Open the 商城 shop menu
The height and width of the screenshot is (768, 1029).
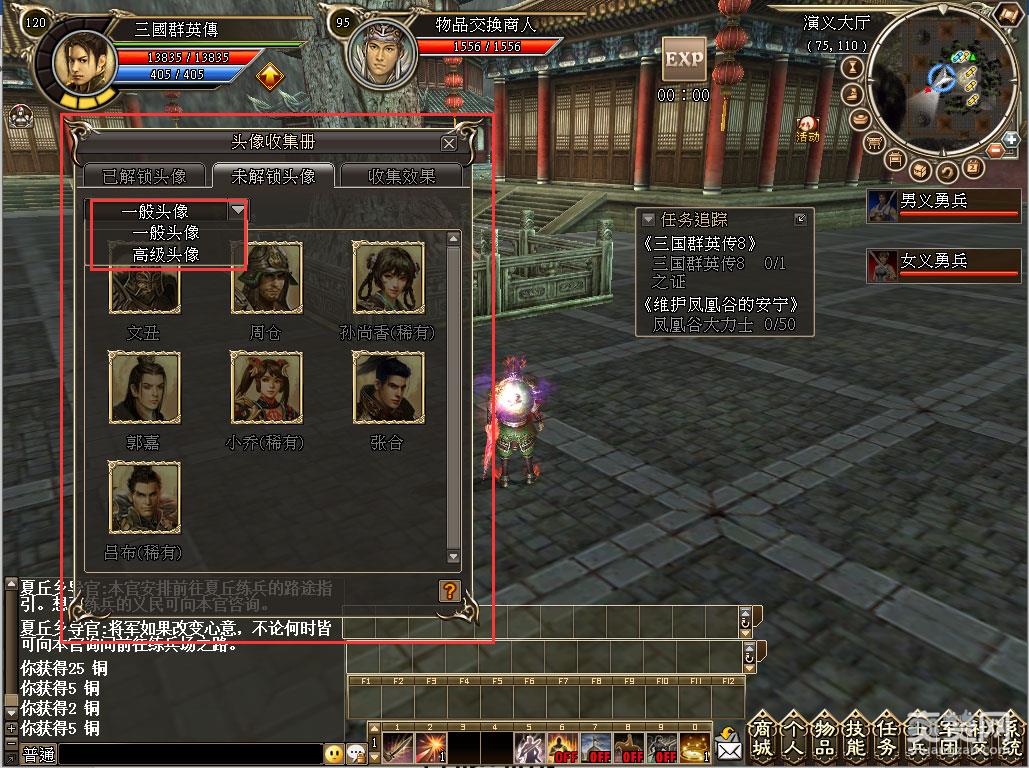pyautogui.click(x=762, y=738)
